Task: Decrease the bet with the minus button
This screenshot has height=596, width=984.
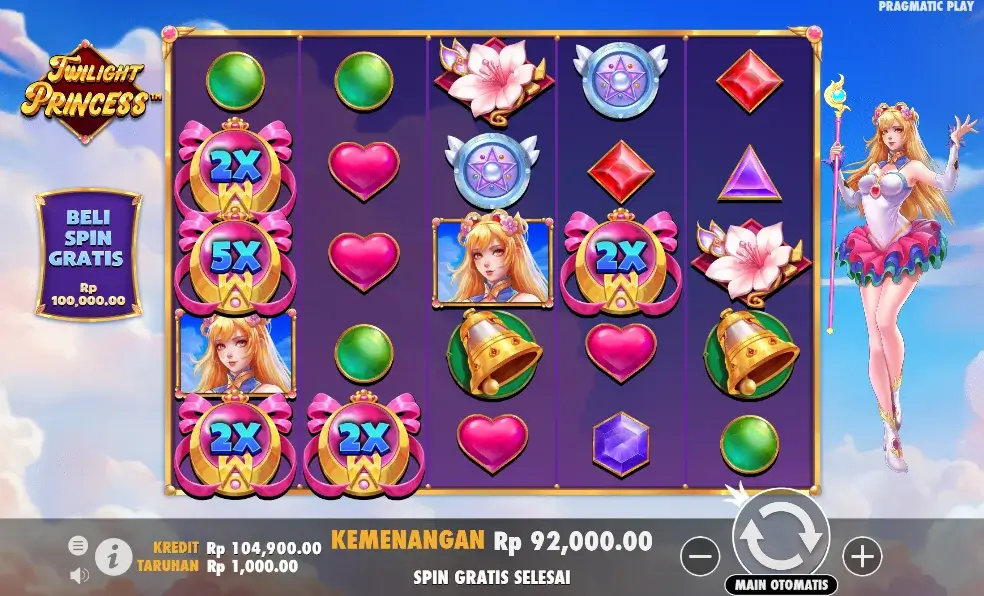Action: click(702, 554)
